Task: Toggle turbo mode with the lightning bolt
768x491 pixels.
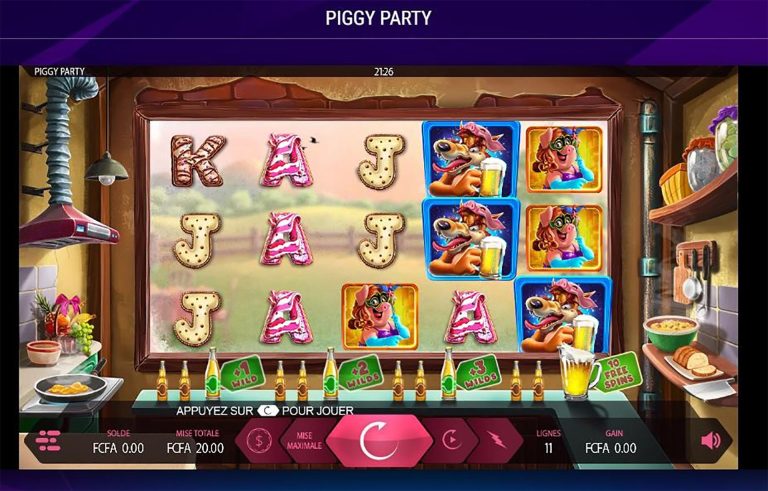Action: tap(497, 440)
